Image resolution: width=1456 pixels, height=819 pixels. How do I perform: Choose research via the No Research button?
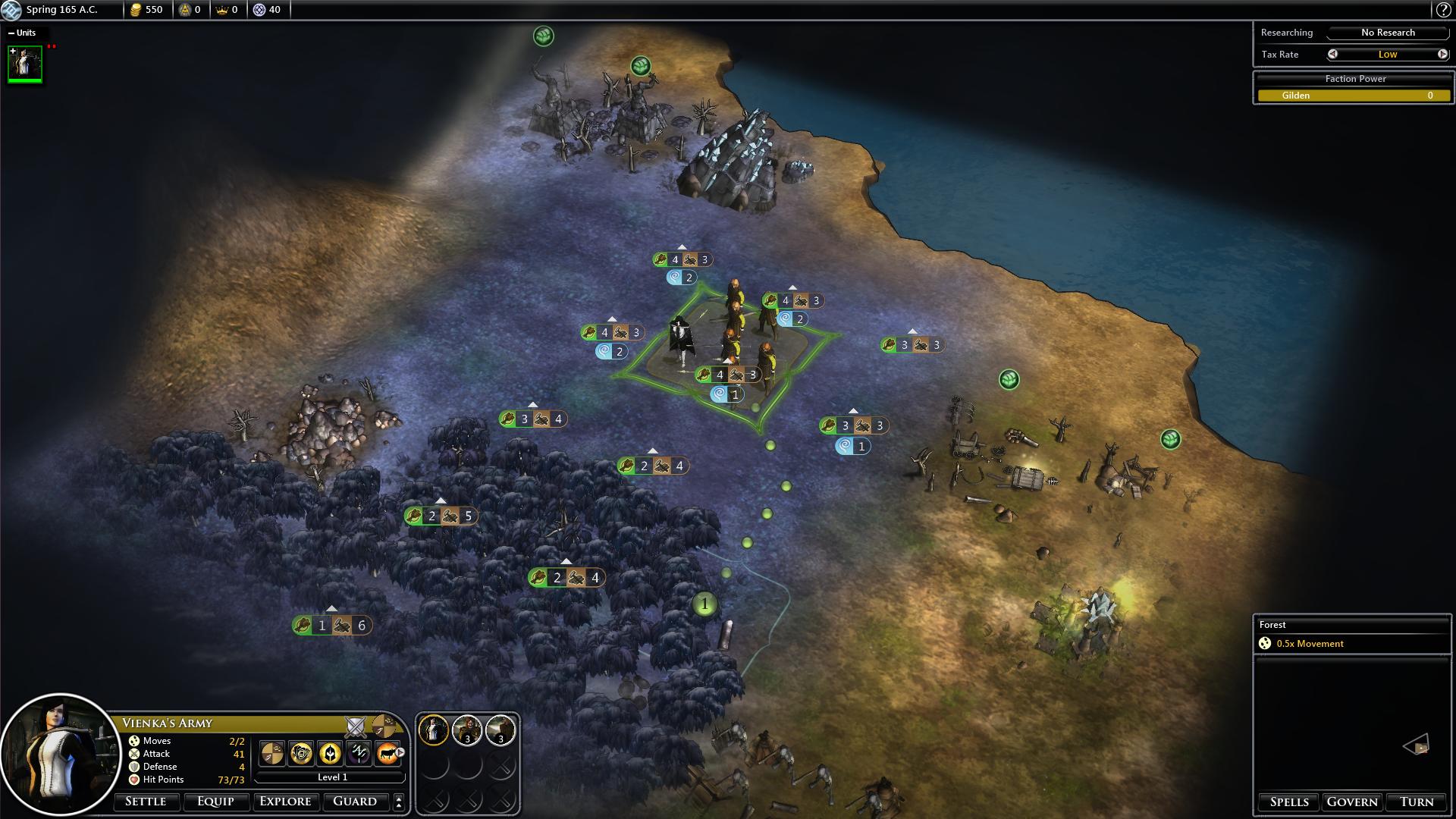coord(1388,33)
